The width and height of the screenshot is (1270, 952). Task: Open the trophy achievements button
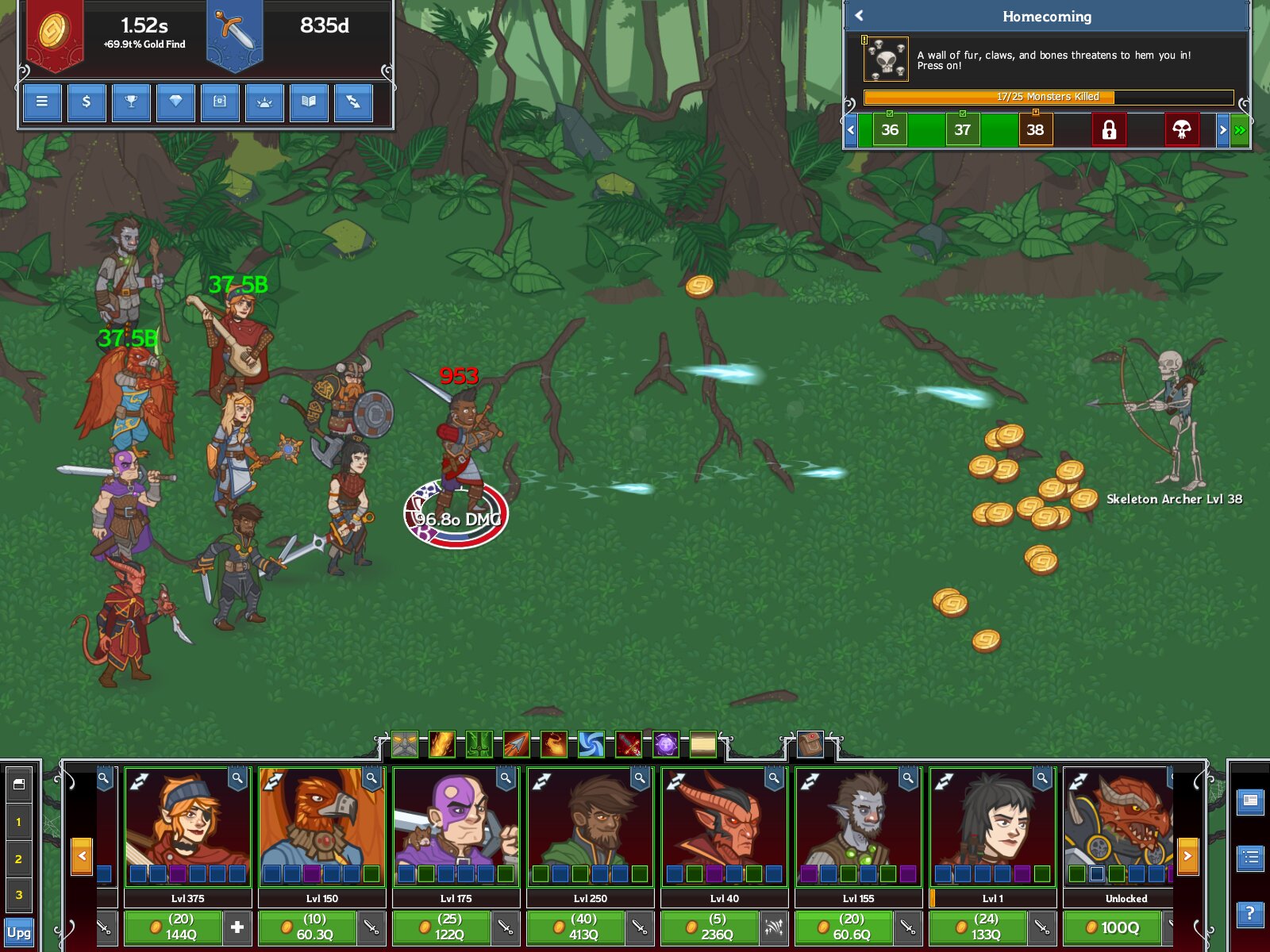coord(131,102)
